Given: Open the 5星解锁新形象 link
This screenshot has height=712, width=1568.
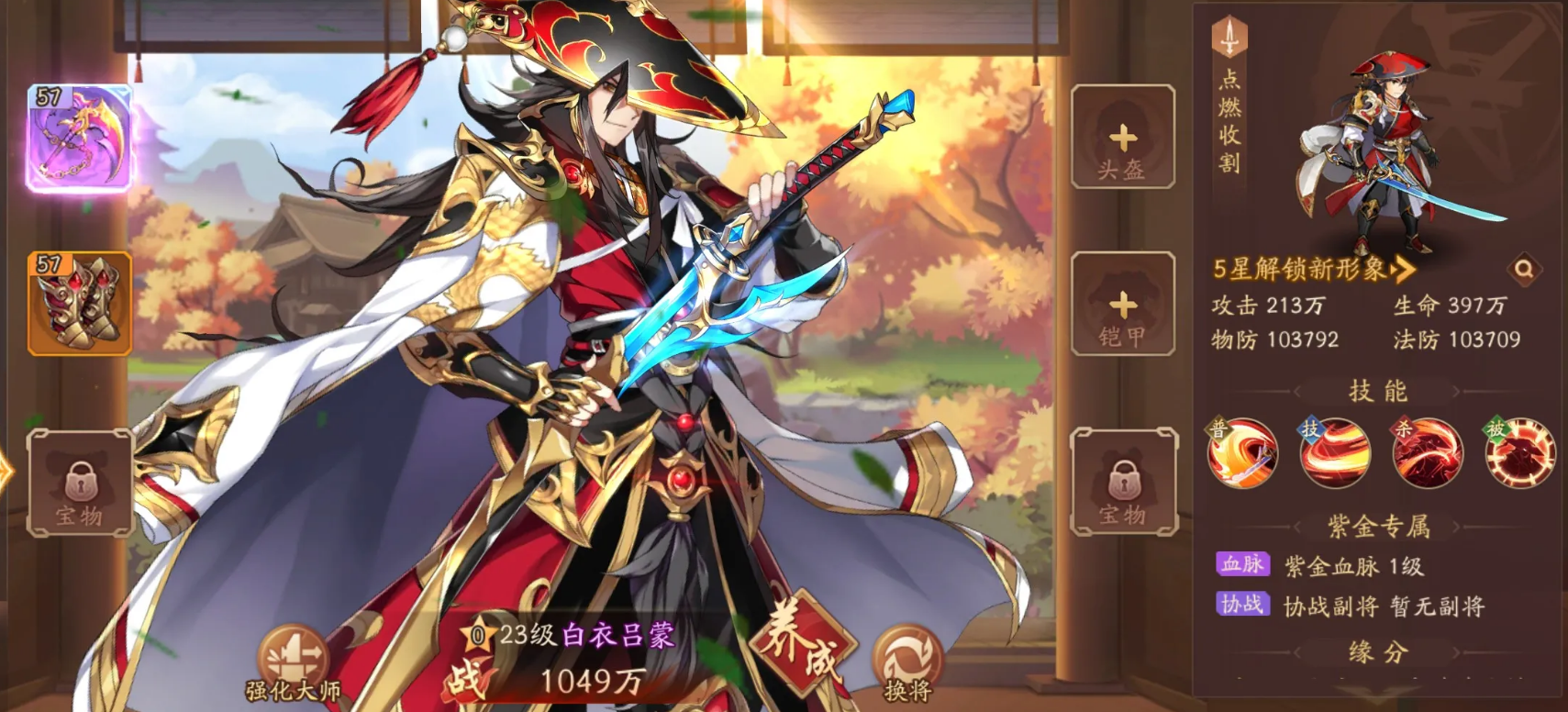Looking at the screenshot, I should (x=1312, y=269).
